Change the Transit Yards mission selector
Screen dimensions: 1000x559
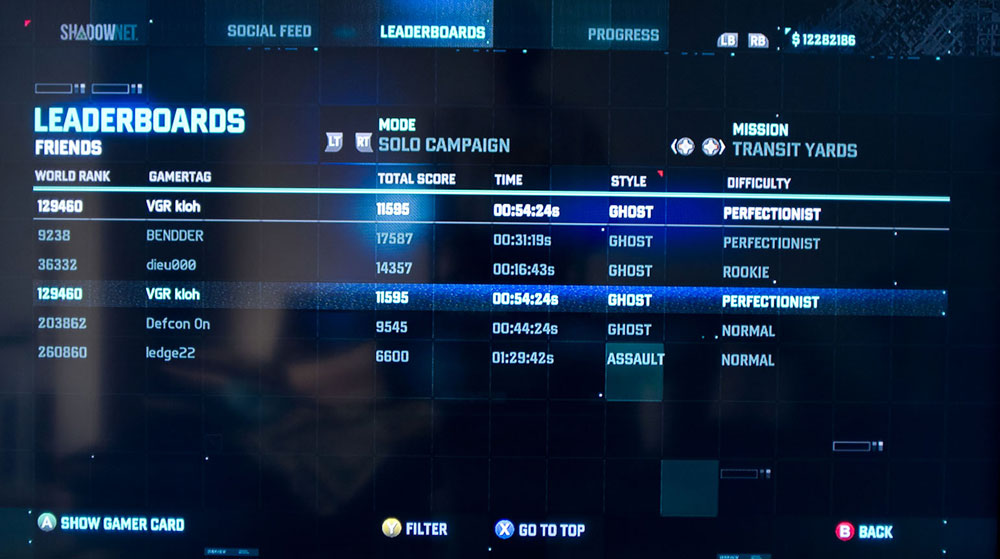[x=794, y=150]
